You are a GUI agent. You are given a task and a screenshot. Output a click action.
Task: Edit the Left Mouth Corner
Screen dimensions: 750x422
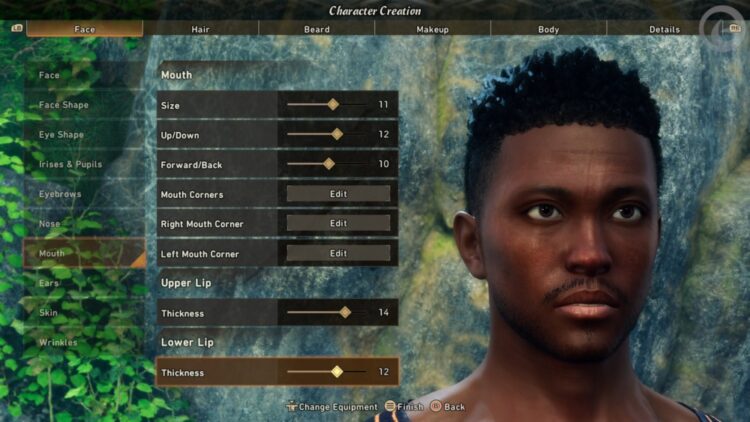pyautogui.click(x=338, y=254)
